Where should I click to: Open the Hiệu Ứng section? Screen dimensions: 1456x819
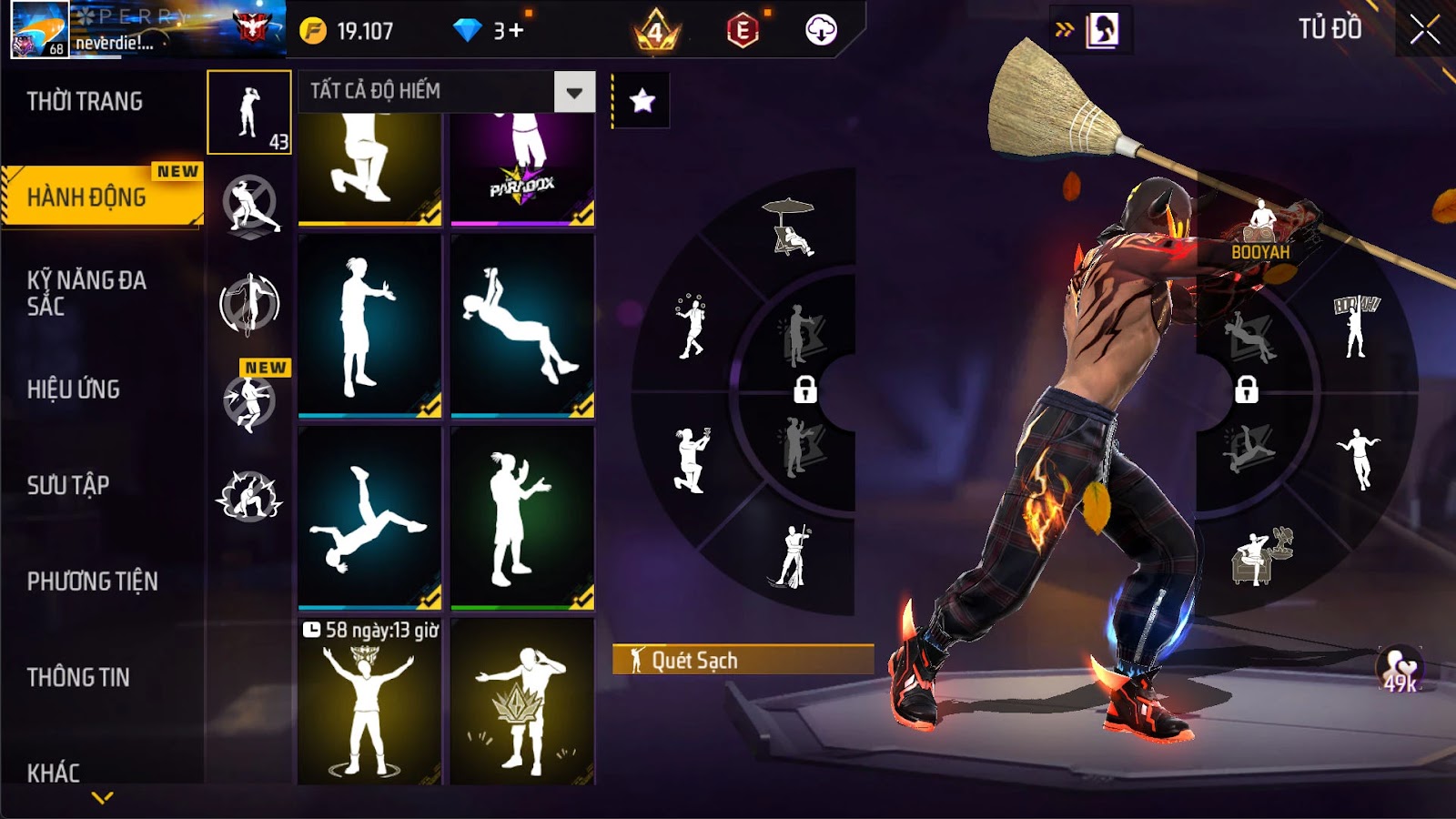(74, 389)
